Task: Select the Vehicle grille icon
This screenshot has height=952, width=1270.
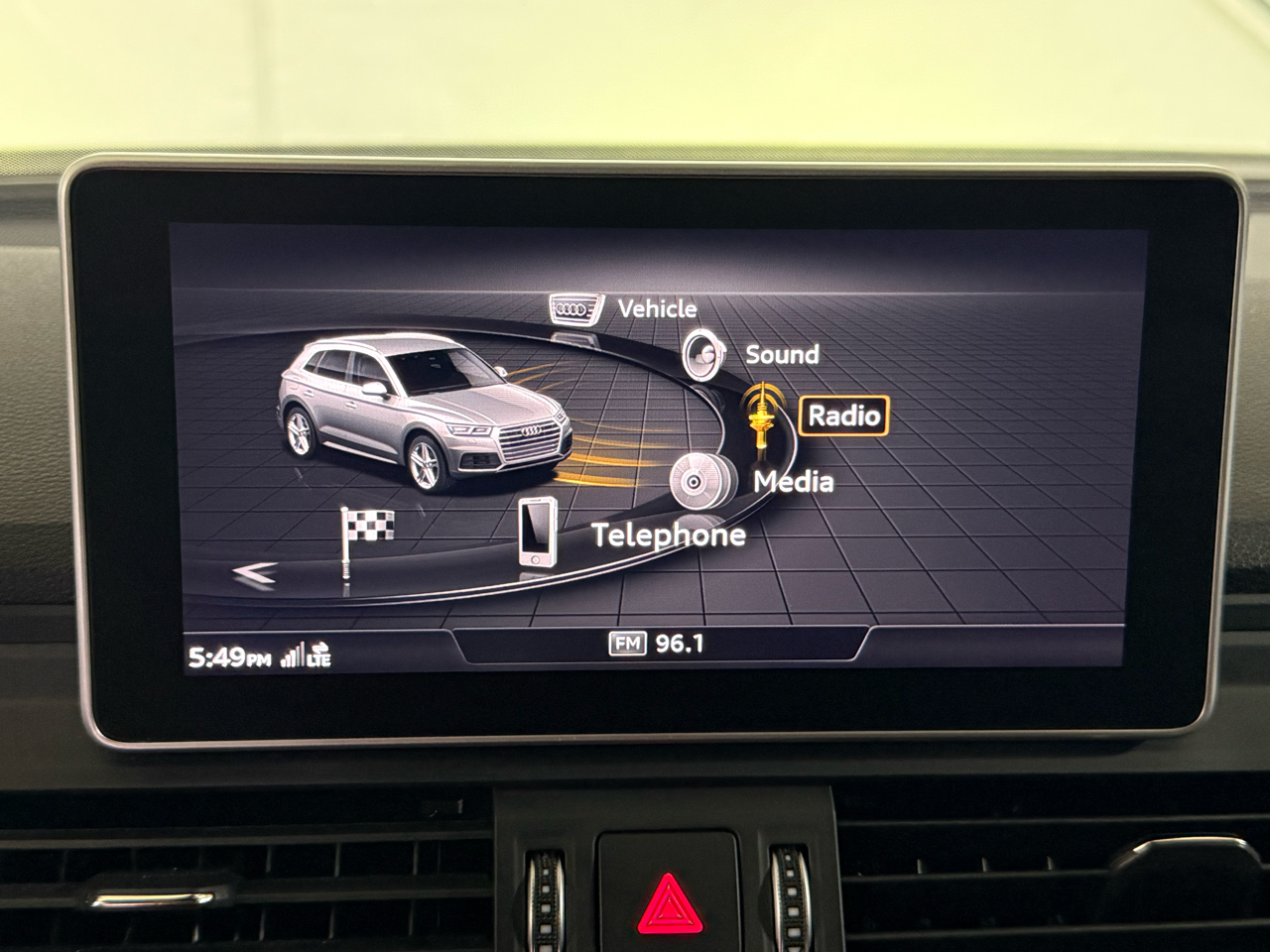Action: coord(573,309)
